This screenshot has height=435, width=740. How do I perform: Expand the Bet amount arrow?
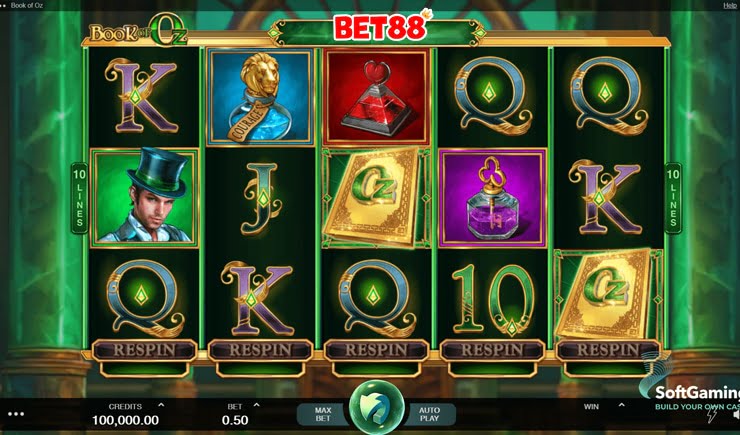[x=257, y=405]
